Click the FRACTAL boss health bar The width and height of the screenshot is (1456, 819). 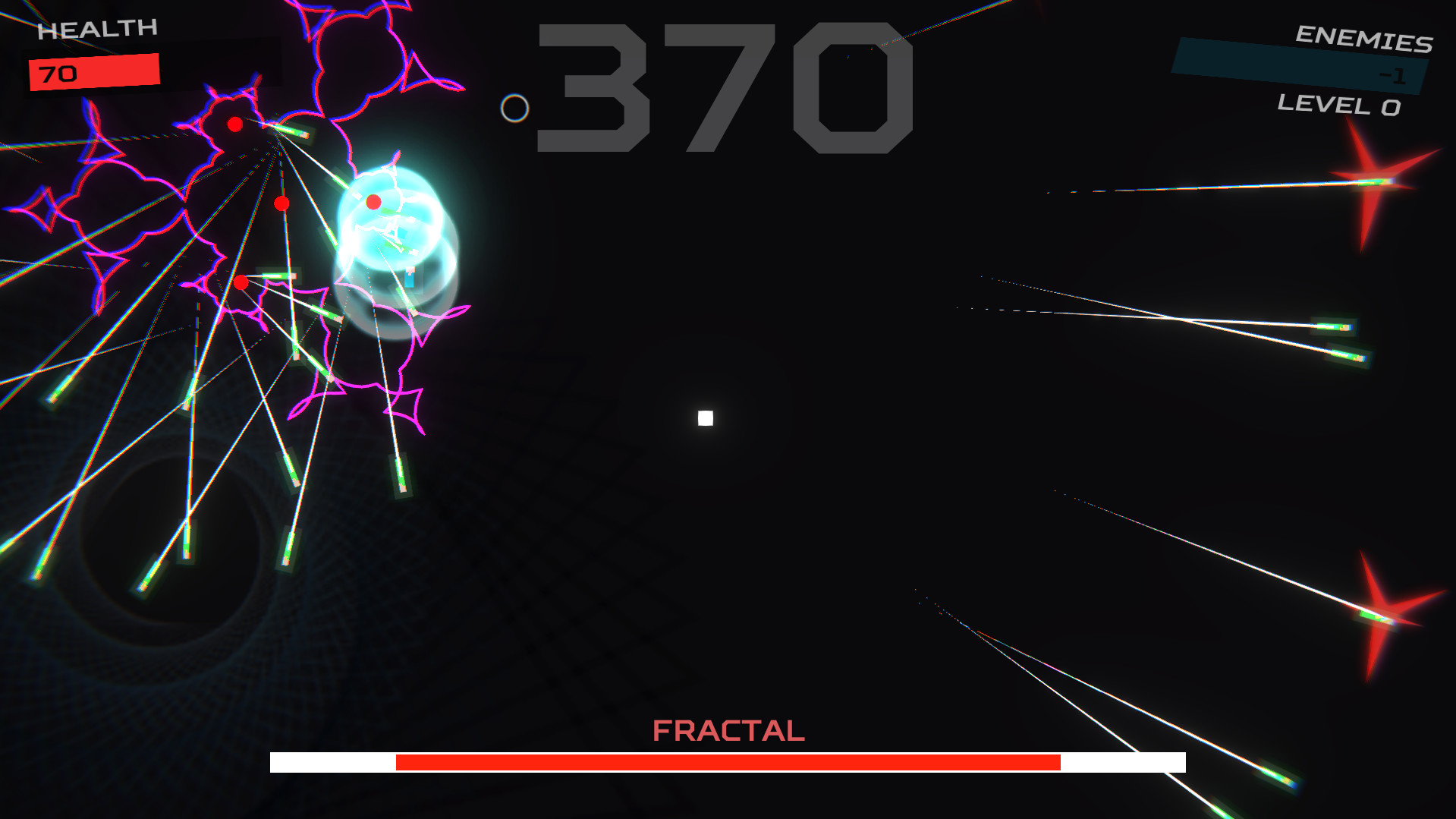pyautogui.click(x=728, y=763)
